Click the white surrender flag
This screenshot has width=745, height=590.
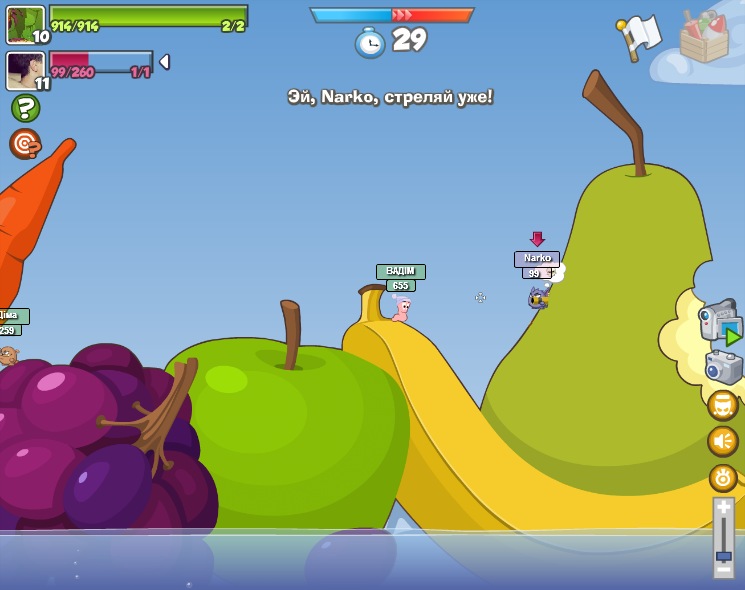(639, 37)
